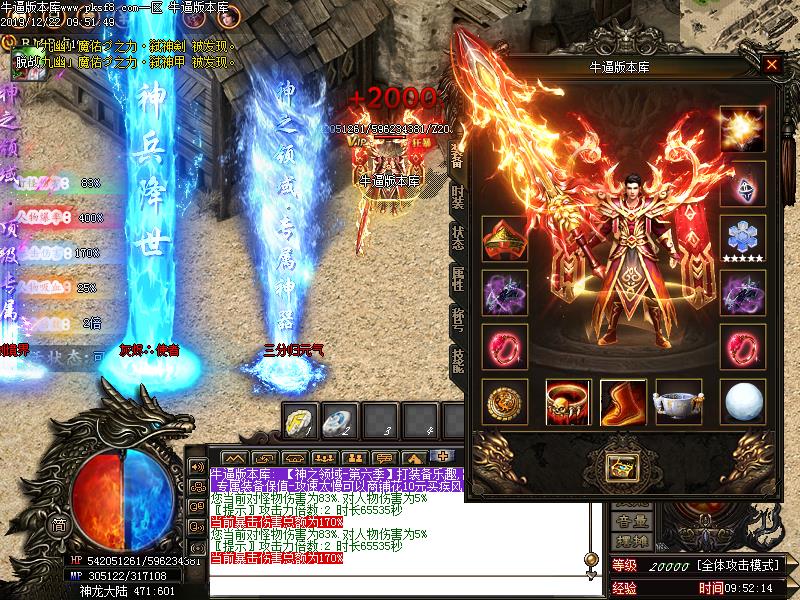Toggle the 简 button beside the orb
This screenshot has height=600, width=800.
coord(60,526)
